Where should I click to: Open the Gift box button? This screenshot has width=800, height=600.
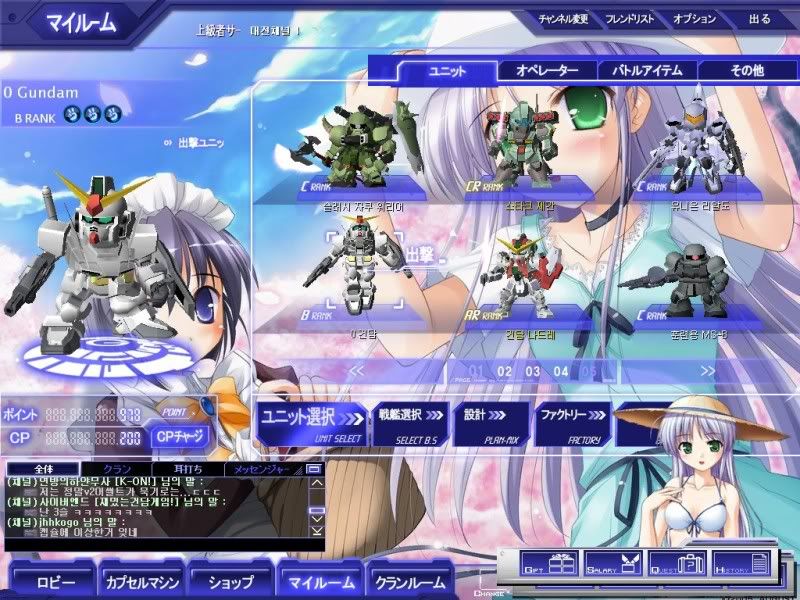(x=547, y=563)
